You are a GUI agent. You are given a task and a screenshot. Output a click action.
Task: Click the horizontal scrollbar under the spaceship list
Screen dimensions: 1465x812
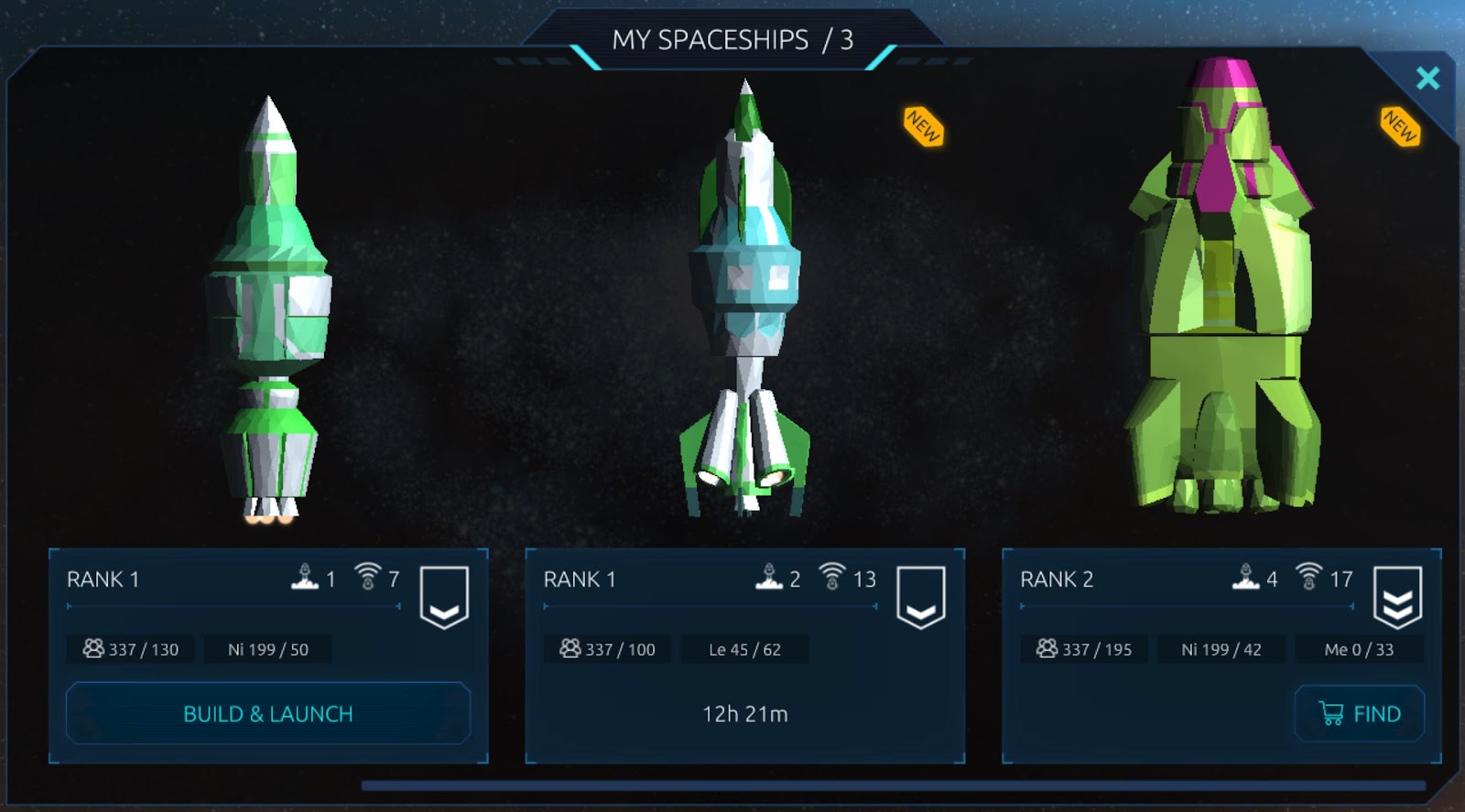point(893,785)
